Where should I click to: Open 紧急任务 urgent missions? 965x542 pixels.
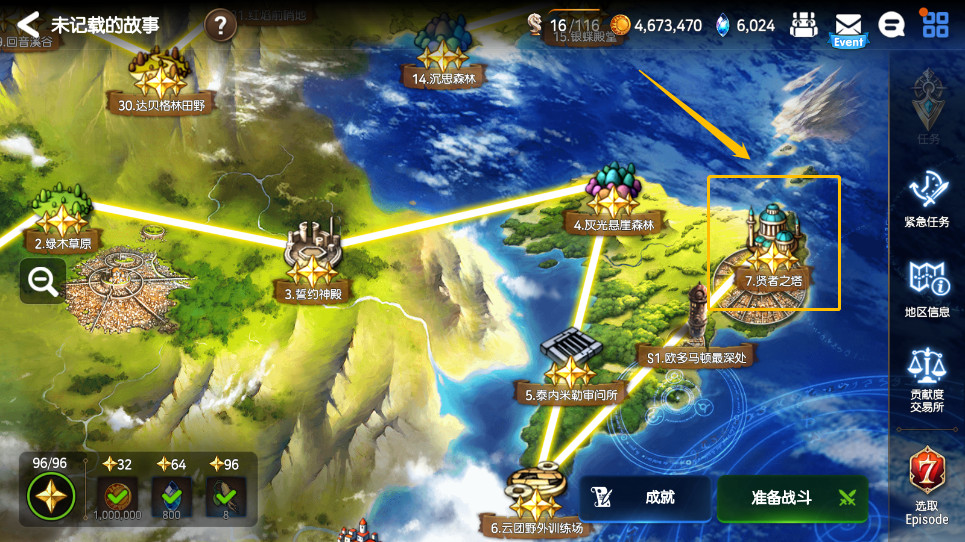point(927,198)
